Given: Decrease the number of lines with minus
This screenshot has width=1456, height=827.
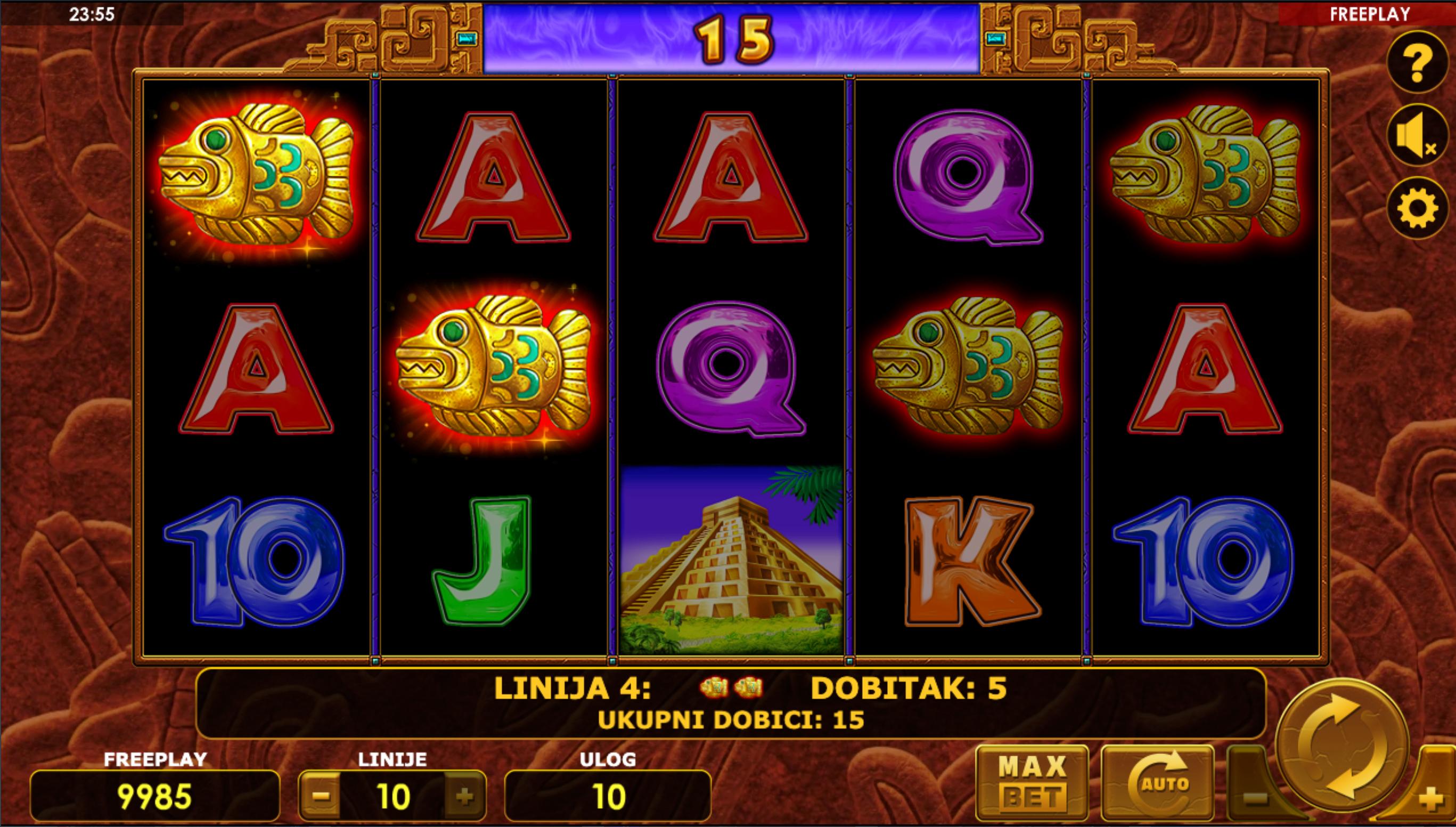Looking at the screenshot, I should tap(321, 796).
